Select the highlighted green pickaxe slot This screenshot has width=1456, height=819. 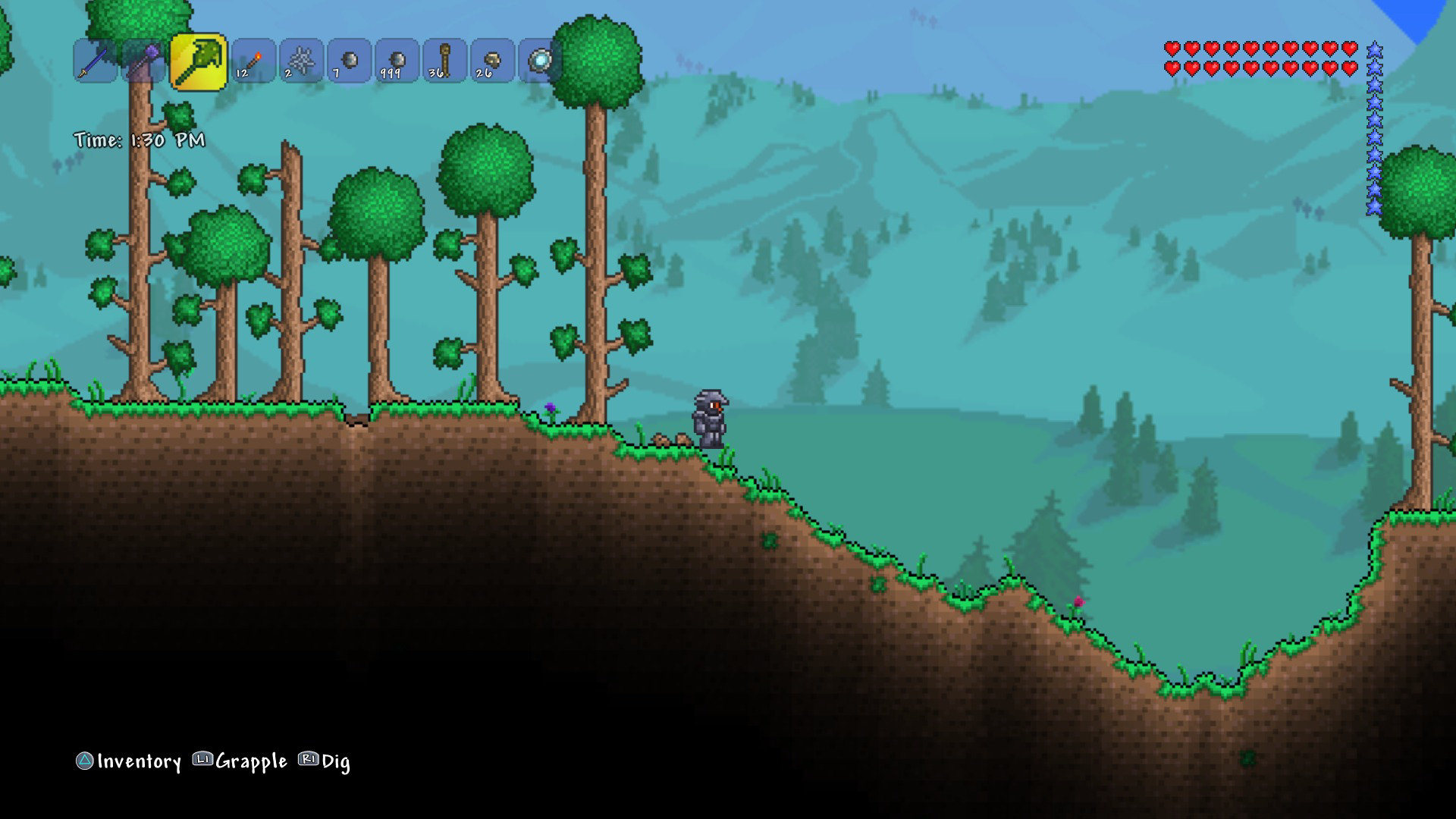pyautogui.click(x=198, y=61)
